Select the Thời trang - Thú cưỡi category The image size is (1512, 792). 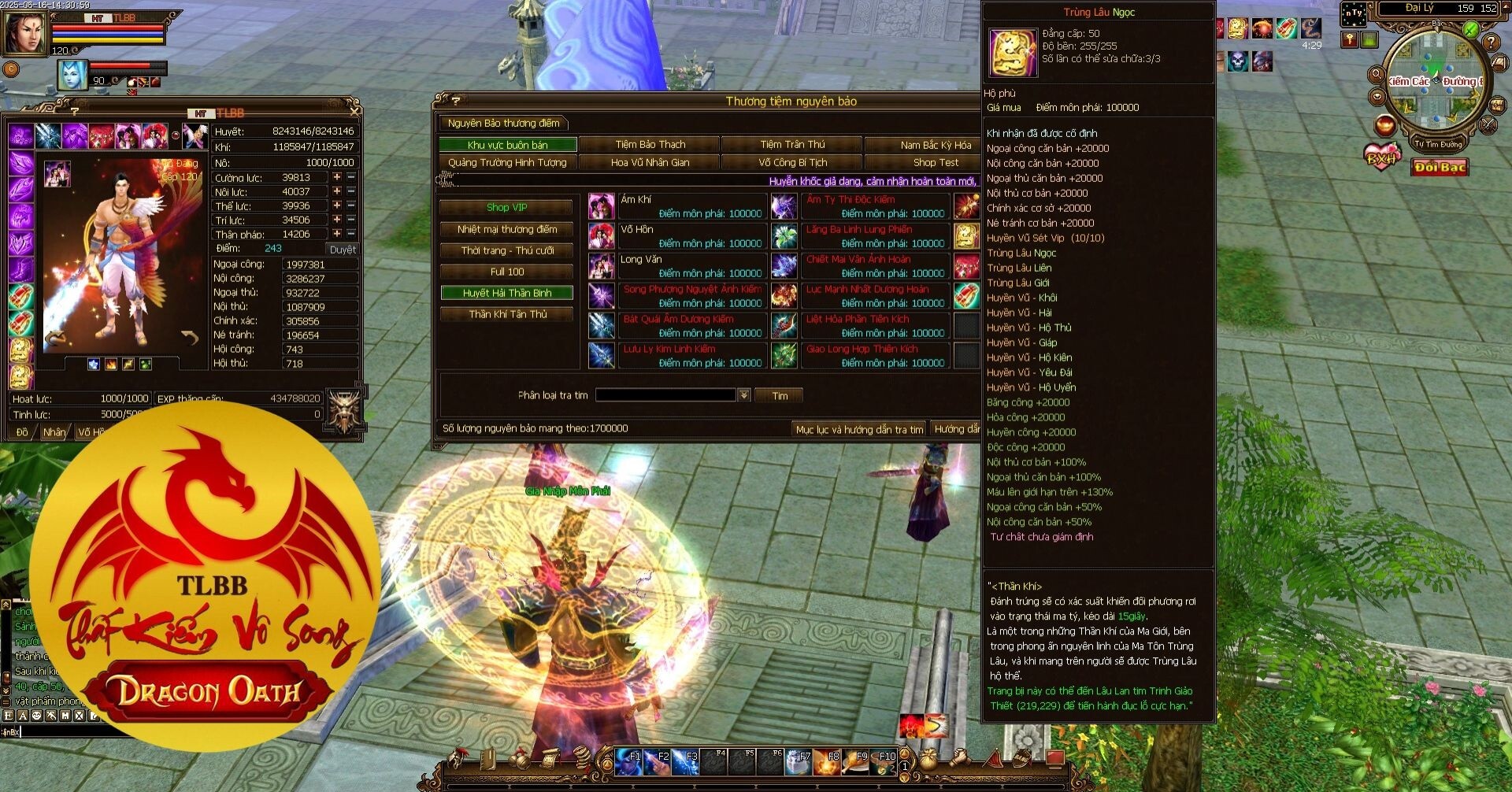tap(506, 251)
